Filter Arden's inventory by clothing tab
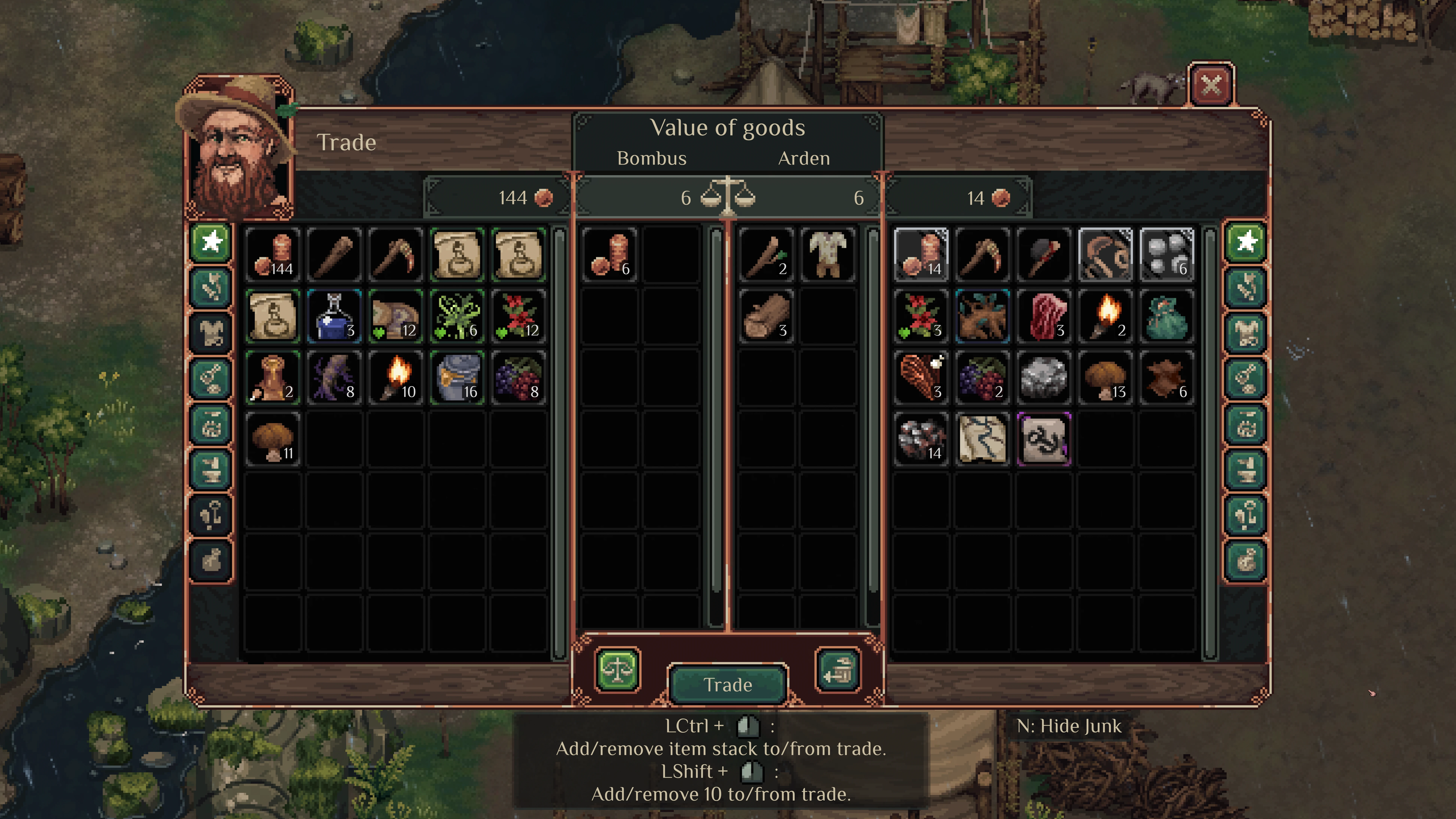 pos(1246,333)
